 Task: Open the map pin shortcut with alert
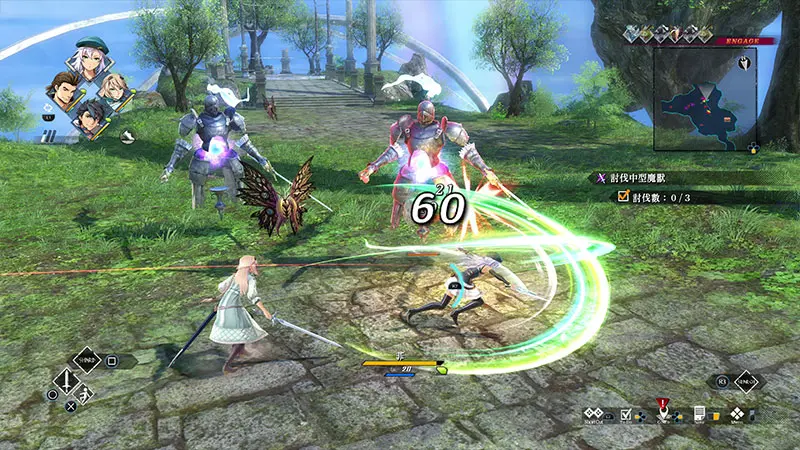pos(662,413)
